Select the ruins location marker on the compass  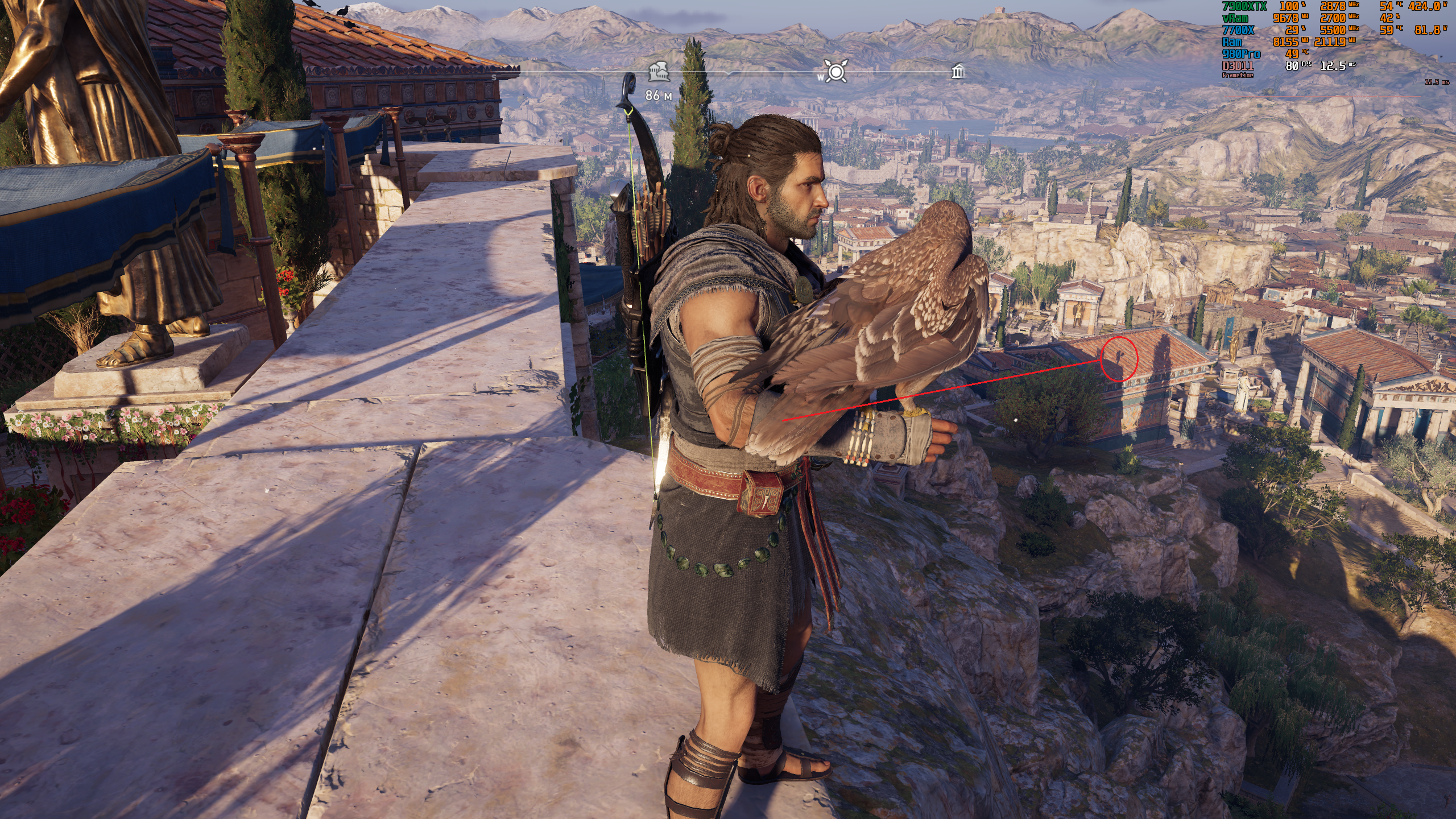pyautogui.click(x=659, y=72)
